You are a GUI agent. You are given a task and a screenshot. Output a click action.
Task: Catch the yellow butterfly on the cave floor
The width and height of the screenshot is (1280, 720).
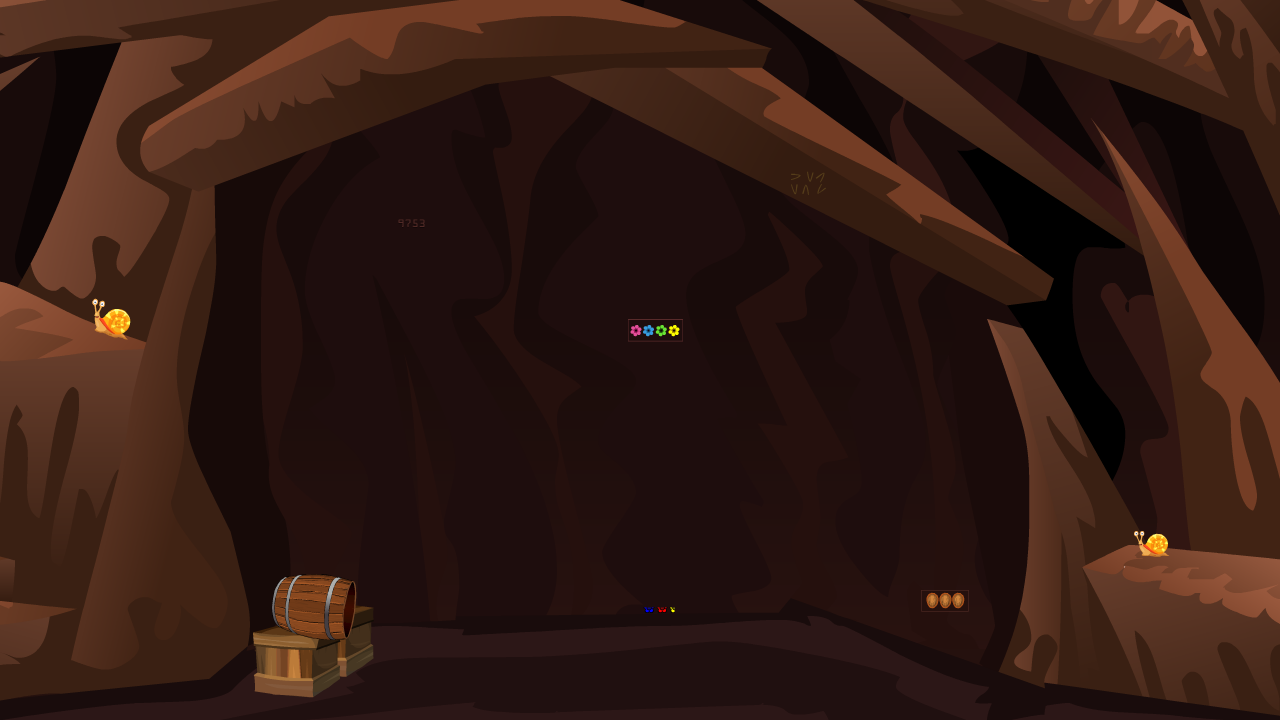click(x=673, y=609)
